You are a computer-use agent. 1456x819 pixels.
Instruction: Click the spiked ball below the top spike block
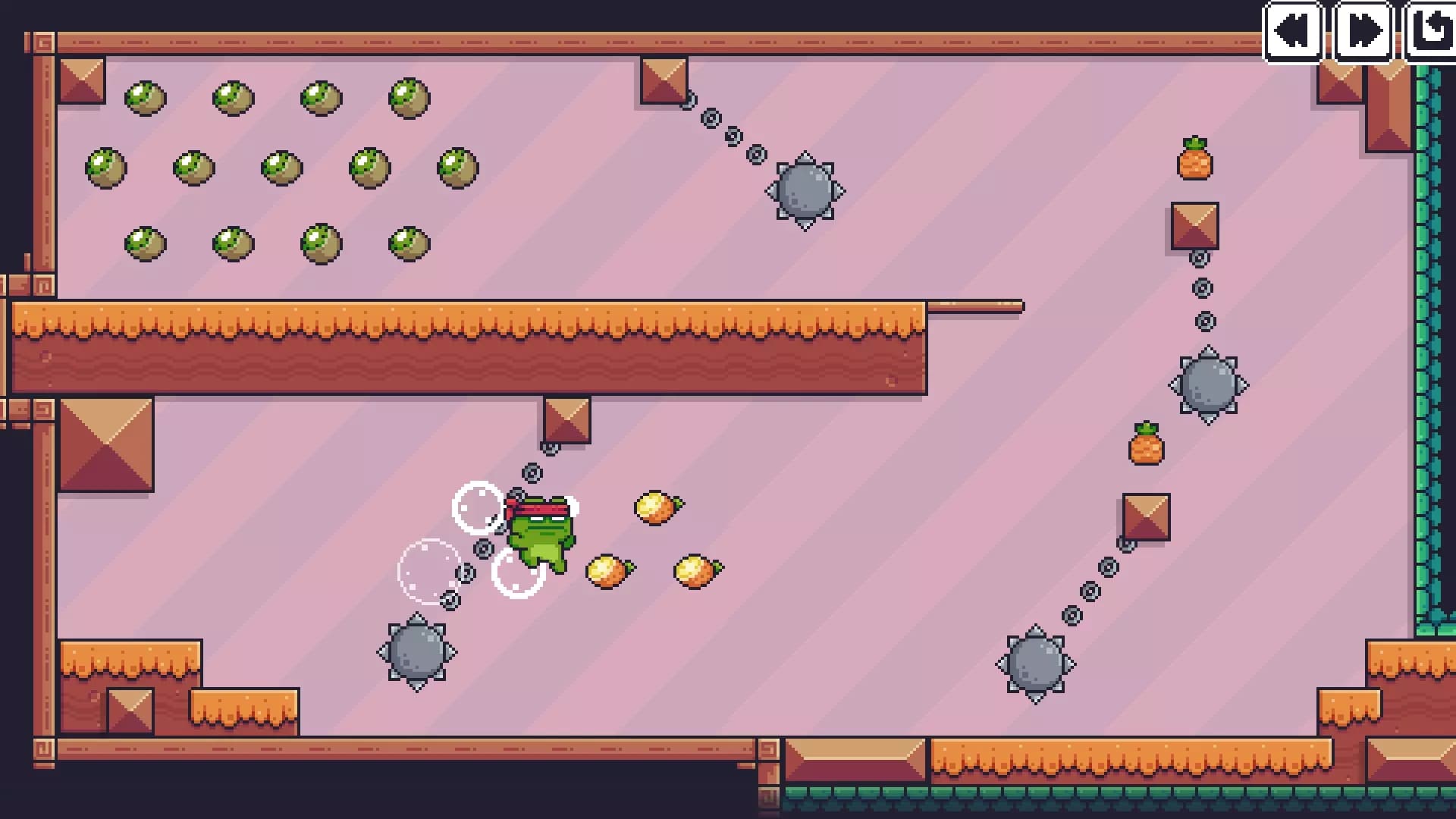coord(805,192)
